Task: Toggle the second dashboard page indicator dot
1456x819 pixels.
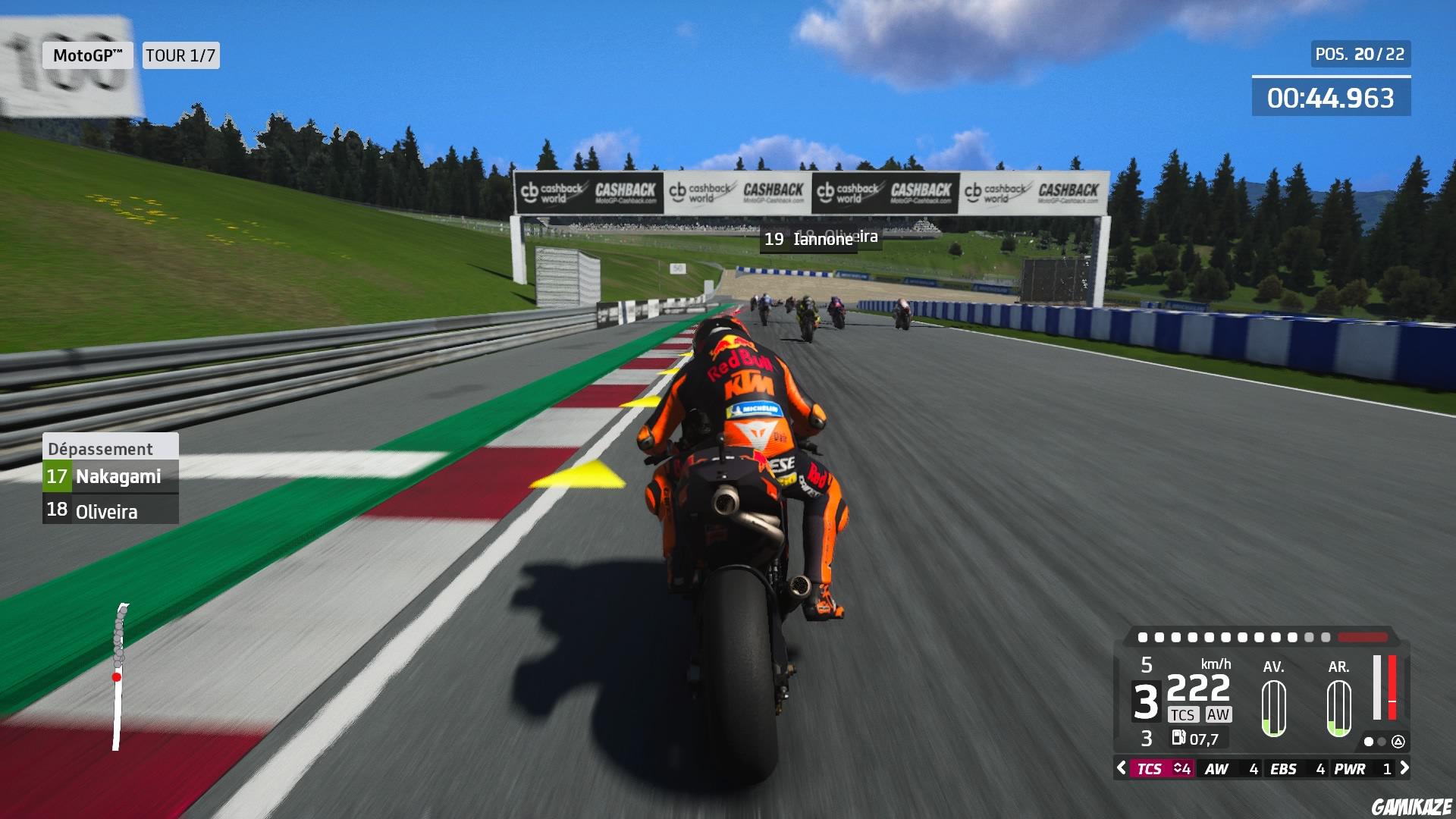Action: pos(1380,742)
